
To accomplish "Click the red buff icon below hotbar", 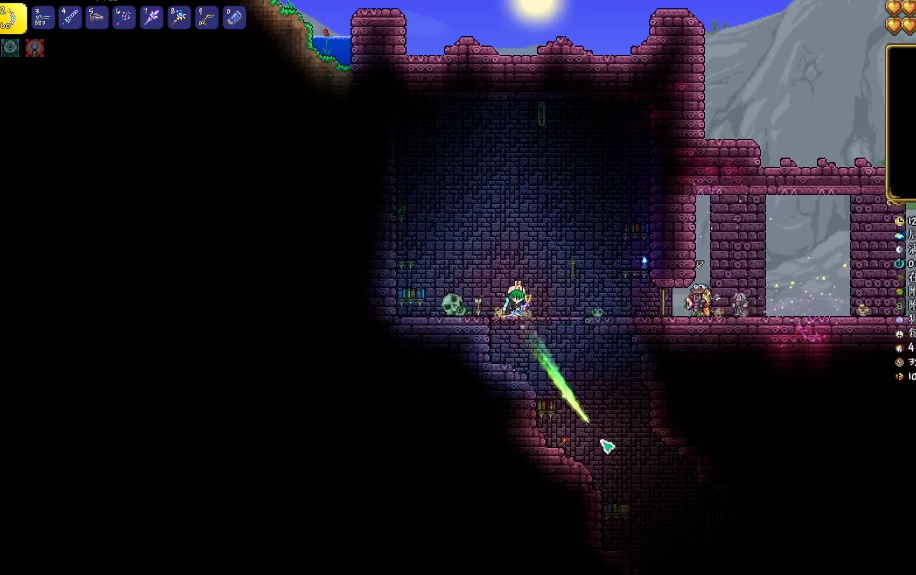I will tap(35, 47).
